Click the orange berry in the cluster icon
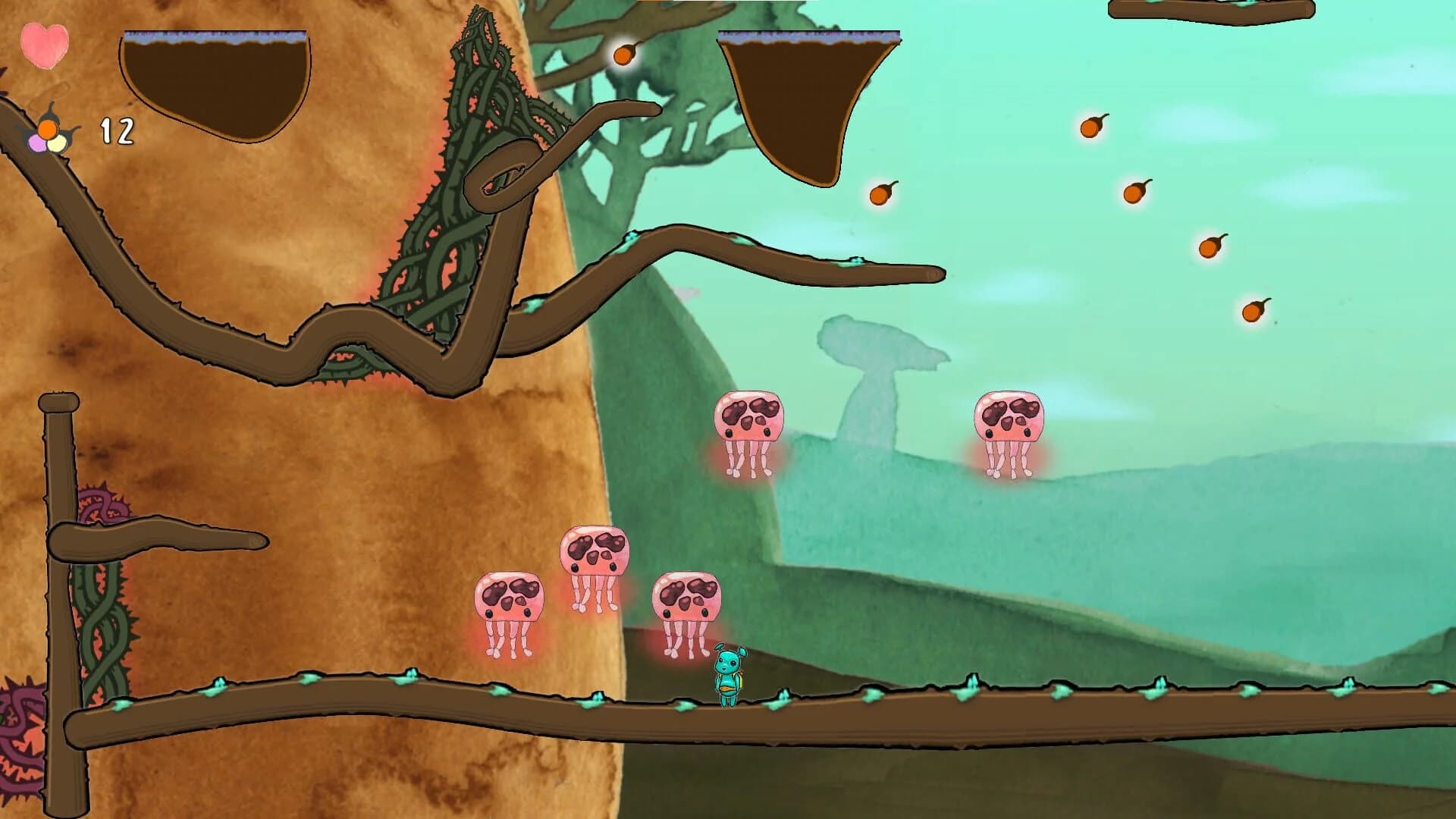Screen dimensions: 1456x819 click(x=48, y=128)
